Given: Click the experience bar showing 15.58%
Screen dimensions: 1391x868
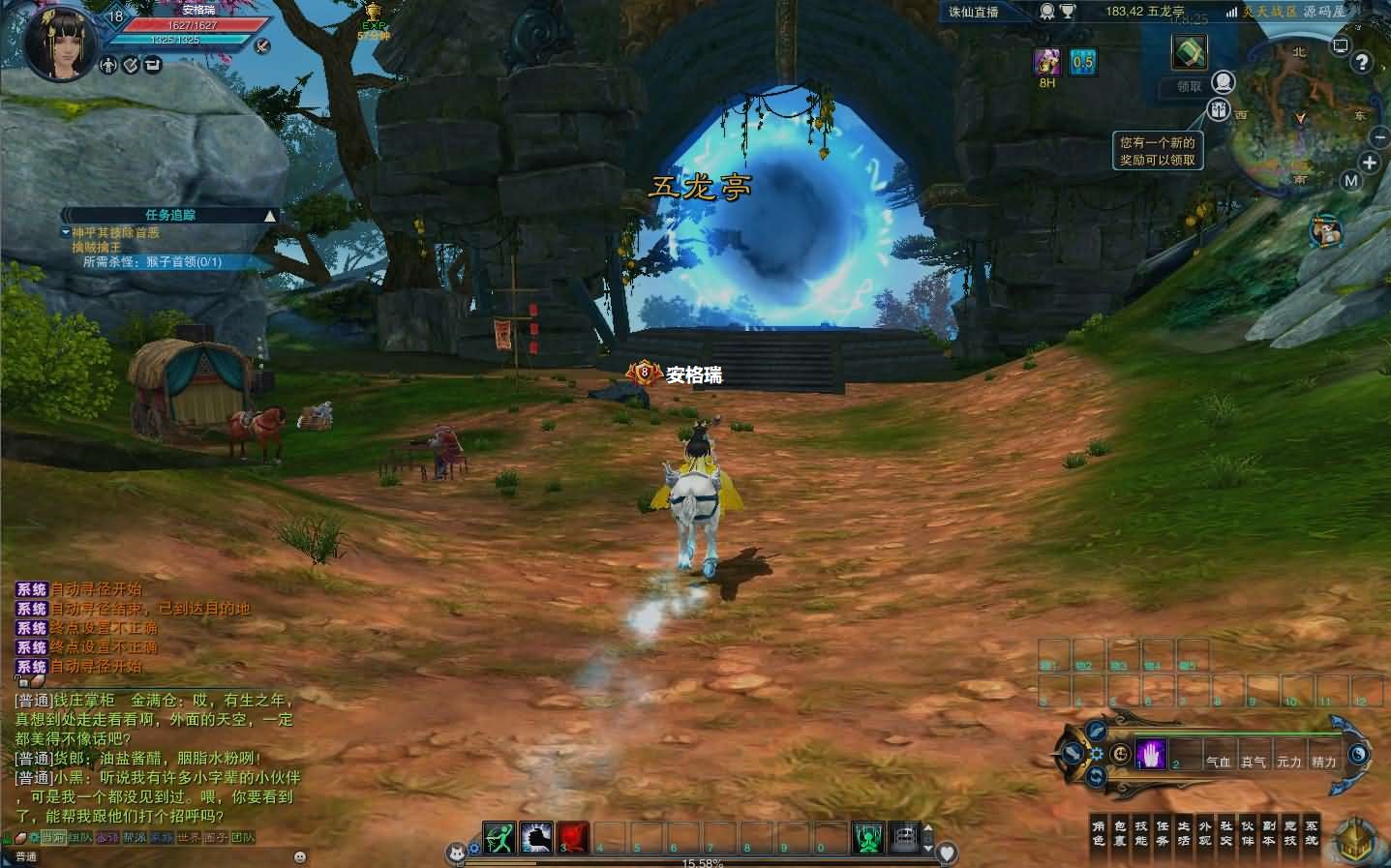Looking at the screenshot, I should point(707,861).
